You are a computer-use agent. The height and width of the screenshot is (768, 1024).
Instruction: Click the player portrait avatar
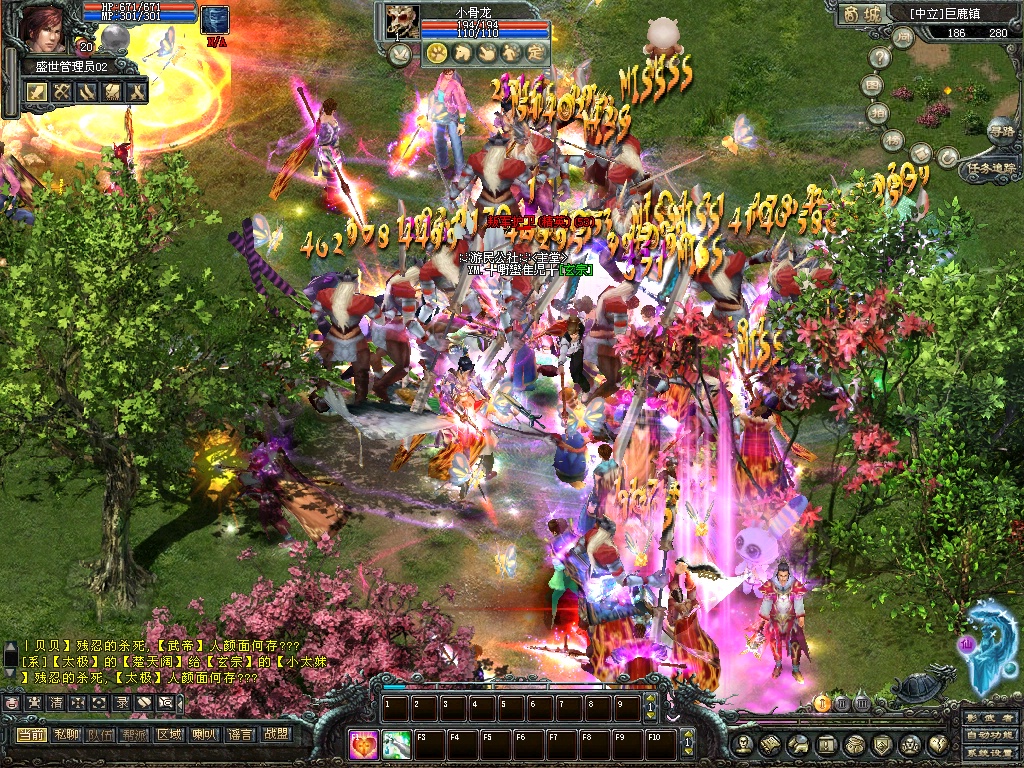click(x=45, y=28)
